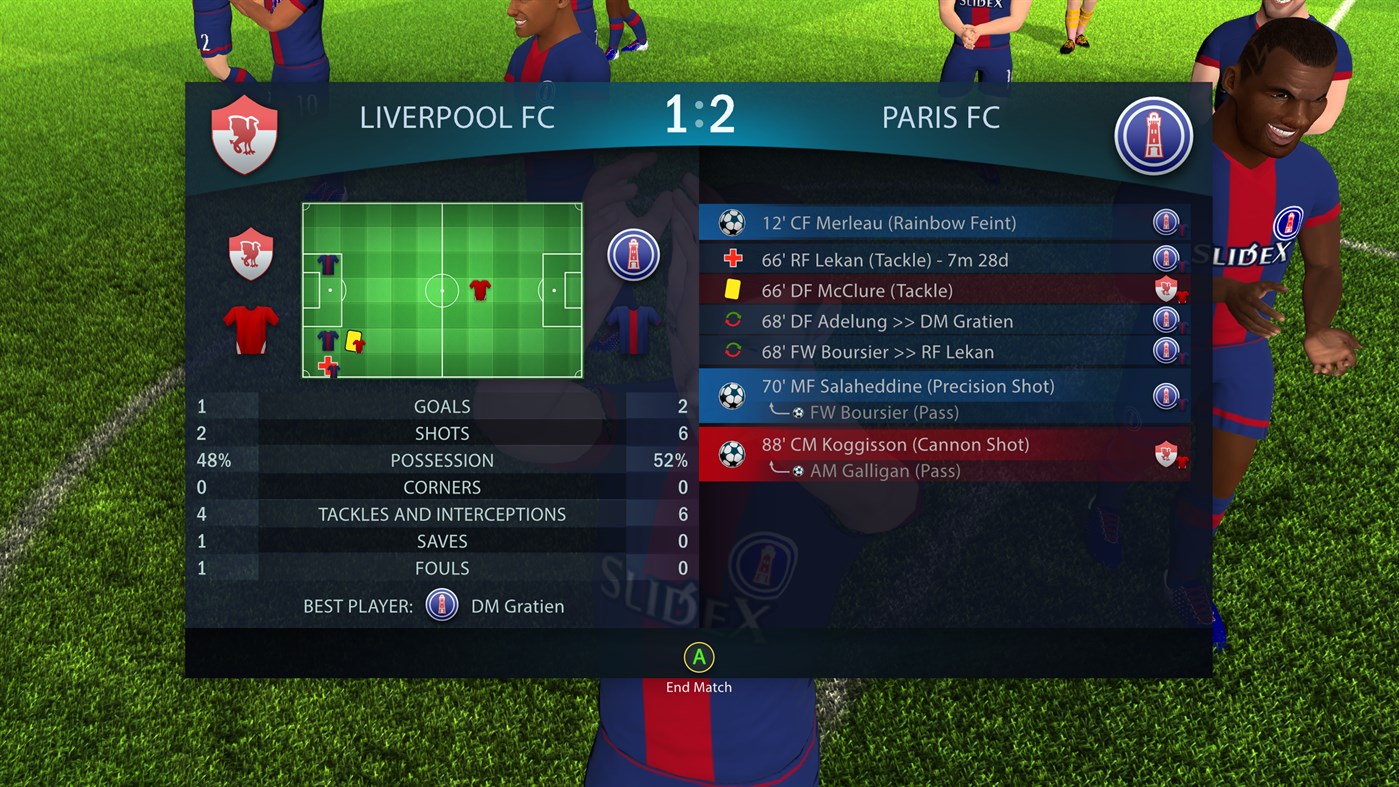This screenshot has height=787, width=1399.
Task: Click the Paris badge on Merleau's event row
Action: 1166,222
